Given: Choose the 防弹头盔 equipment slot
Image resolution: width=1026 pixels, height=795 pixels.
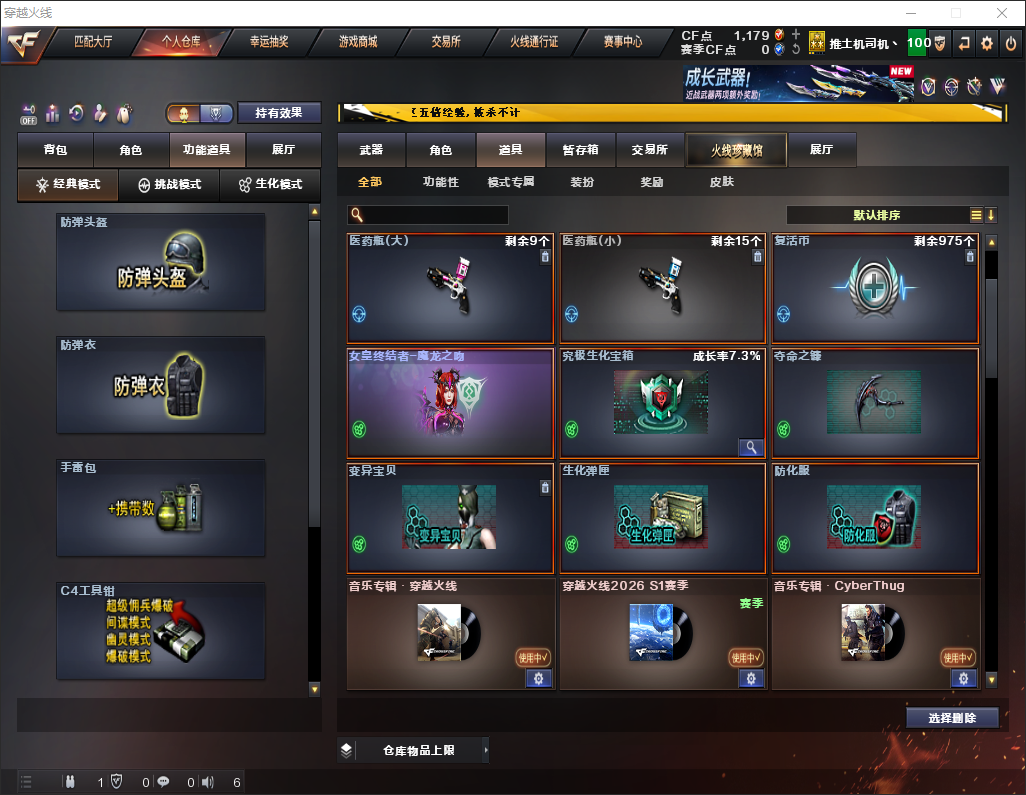Looking at the screenshot, I should [x=160, y=262].
